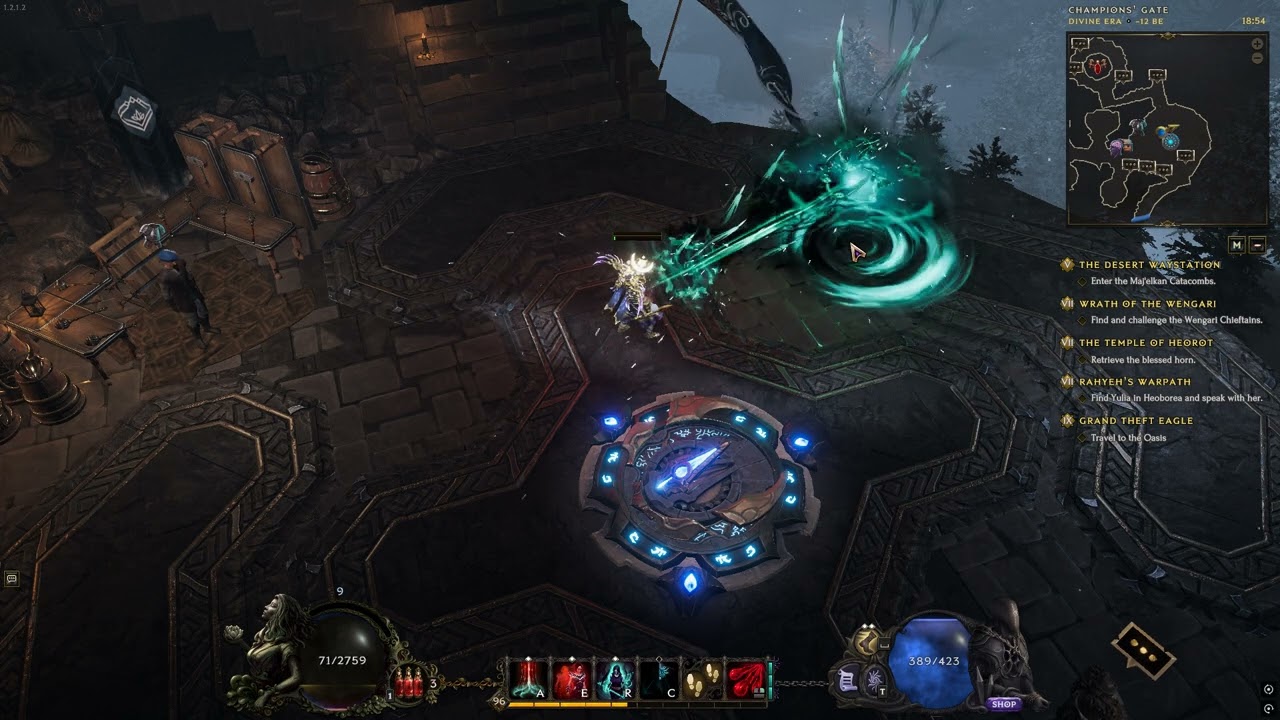This screenshot has width=1280, height=720.
Task: Open The Temple of Heorot quest entry
Action: coord(1145,343)
